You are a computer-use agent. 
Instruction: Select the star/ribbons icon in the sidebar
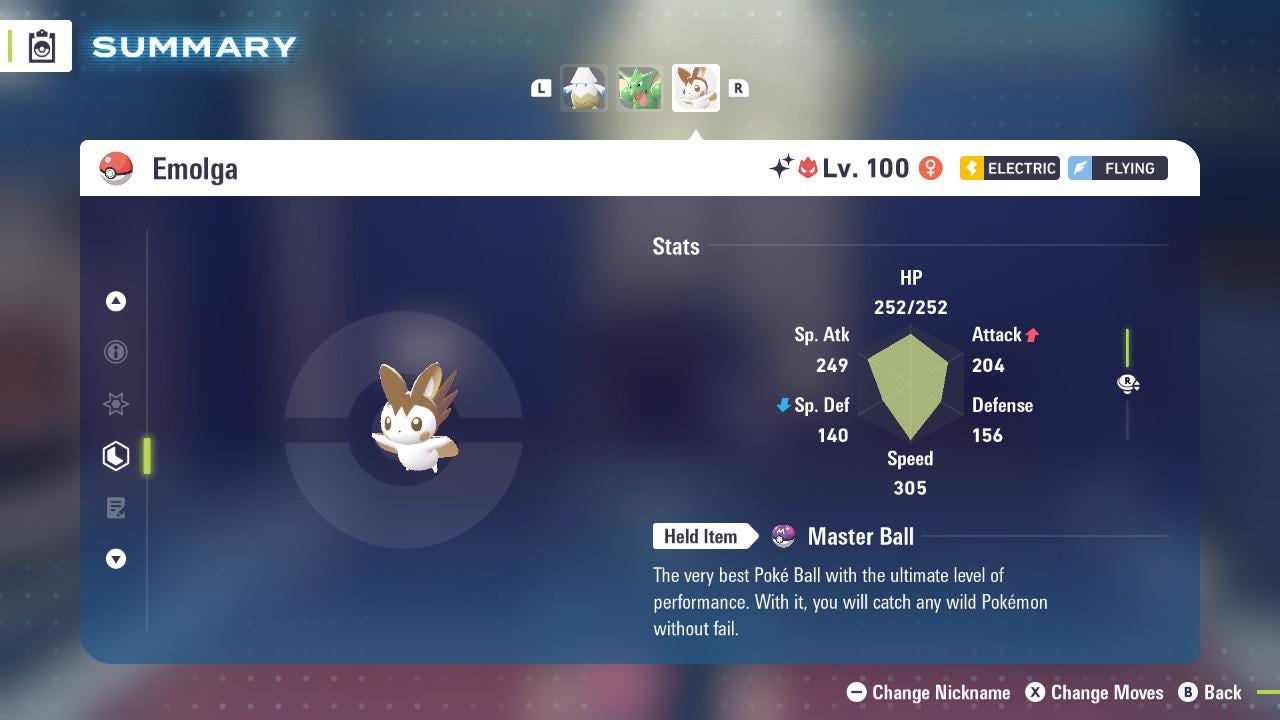tap(116, 404)
